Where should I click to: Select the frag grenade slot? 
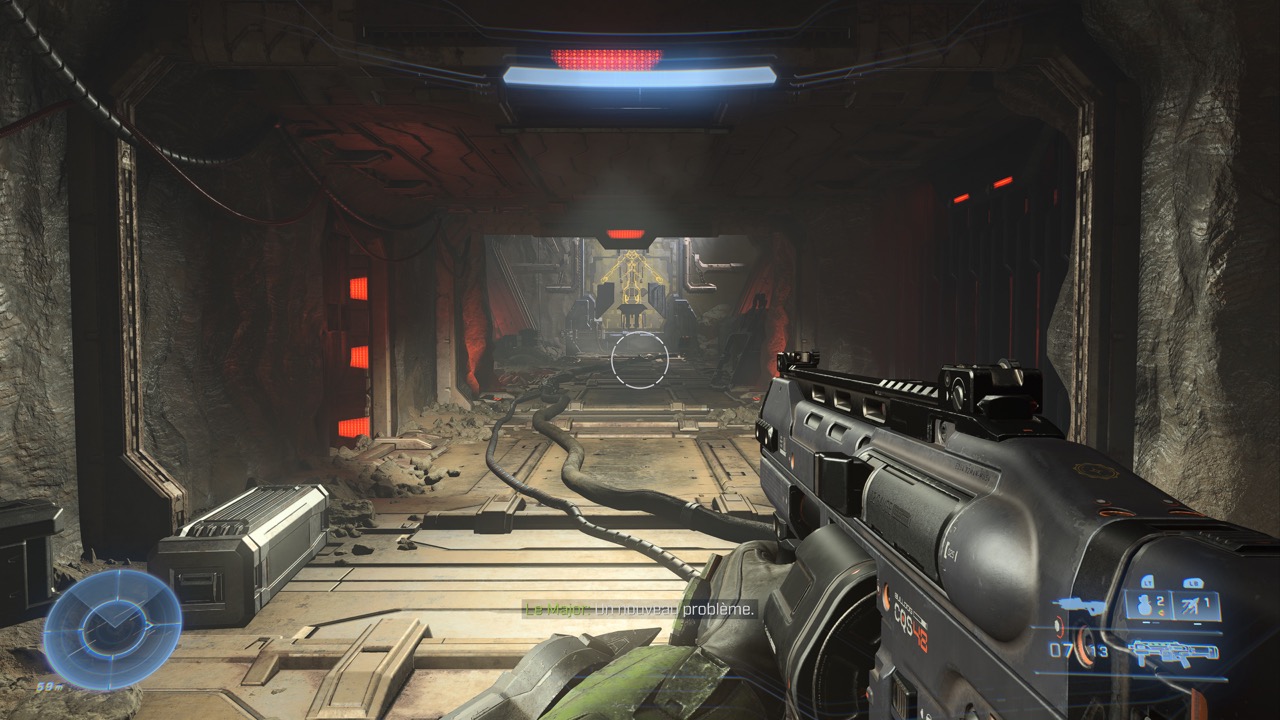1149,603
